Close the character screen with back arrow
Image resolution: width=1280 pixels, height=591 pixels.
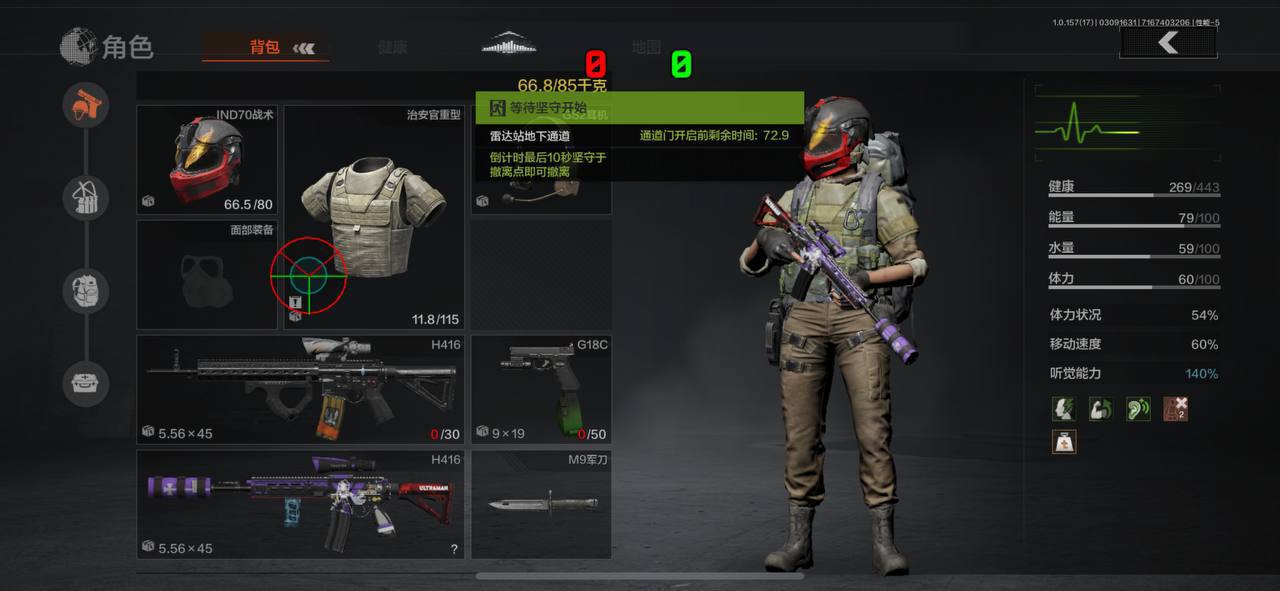click(1168, 43)
